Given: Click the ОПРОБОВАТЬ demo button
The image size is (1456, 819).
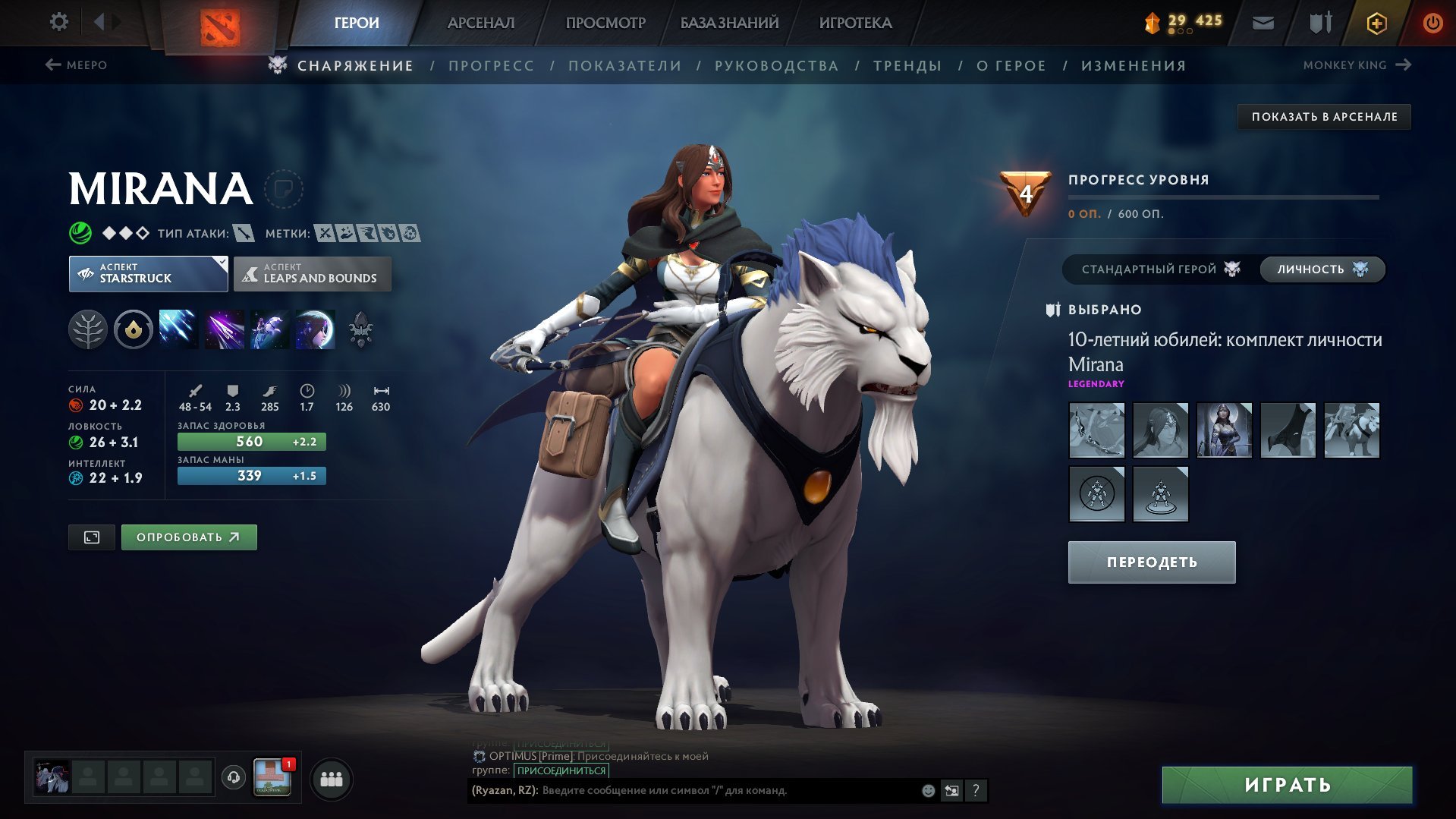Looking at the screenshot, I should [189, 537].
